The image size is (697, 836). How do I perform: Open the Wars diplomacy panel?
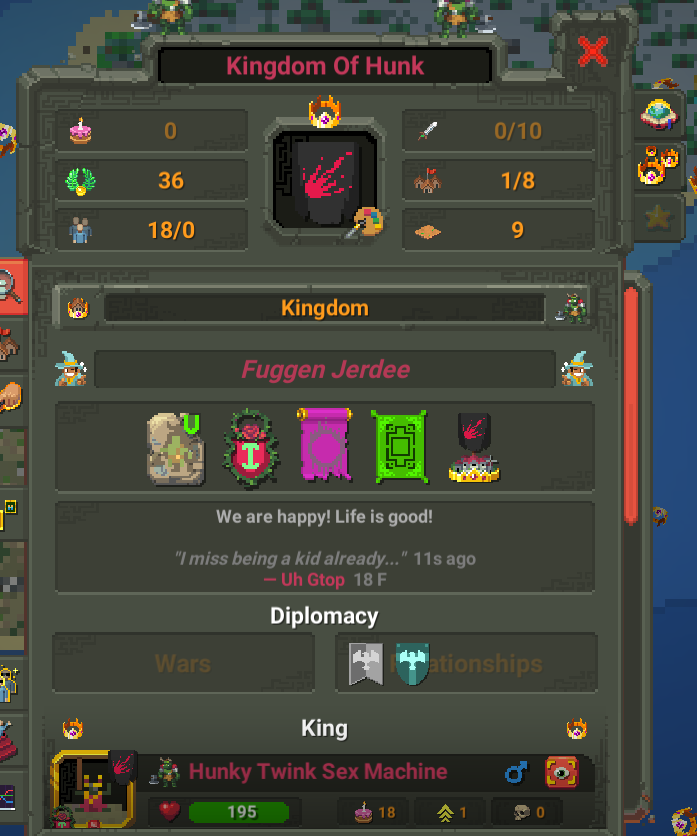[x=184, y=663]
